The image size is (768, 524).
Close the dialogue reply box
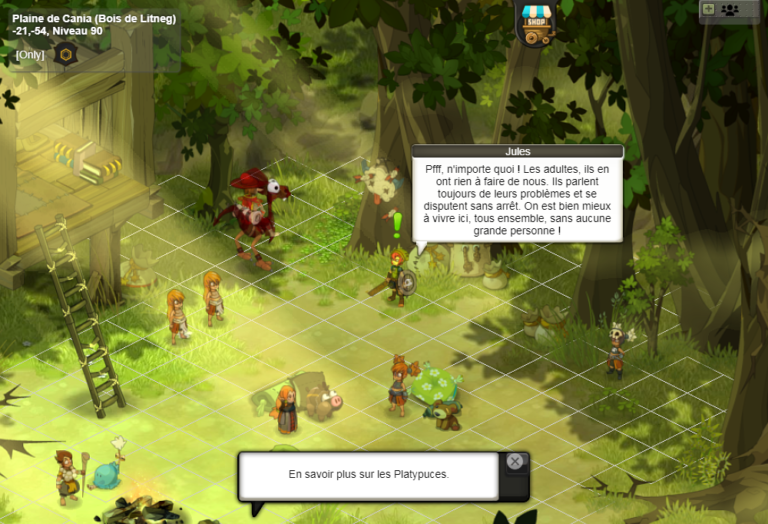coord(514,461)
